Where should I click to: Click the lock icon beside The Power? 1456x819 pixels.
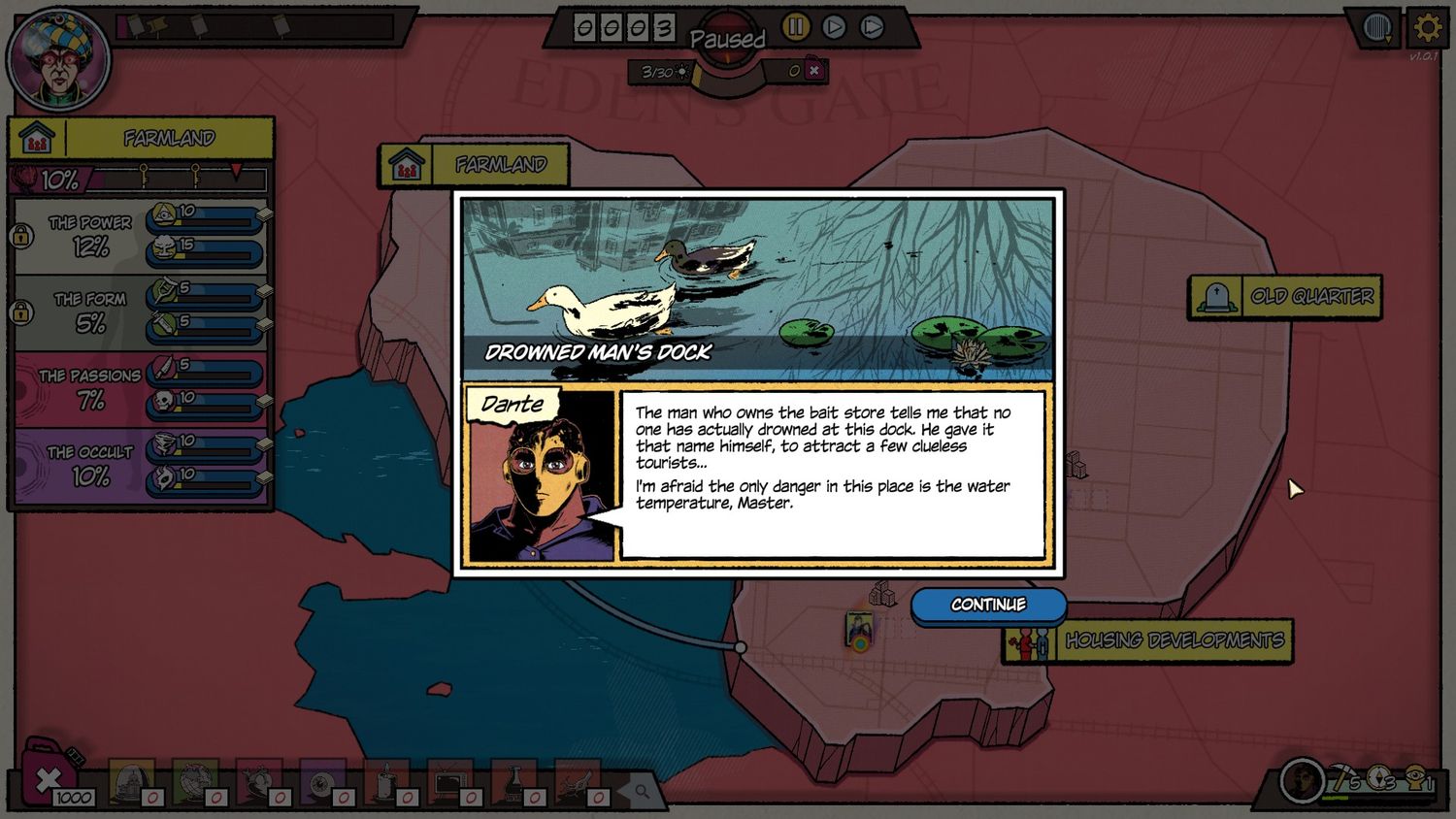pyautogui.click(x=21, y=236)
